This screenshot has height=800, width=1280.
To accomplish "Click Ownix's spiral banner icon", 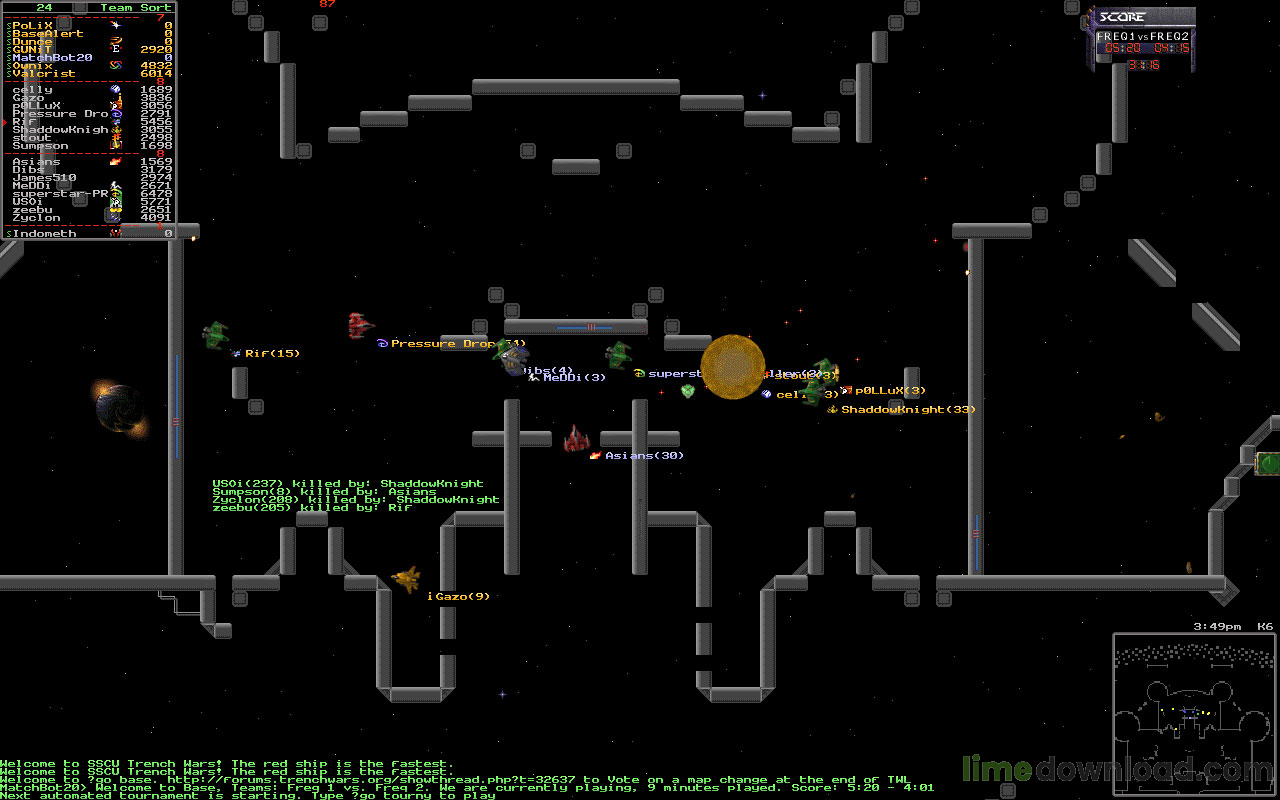I will point(115,64).
